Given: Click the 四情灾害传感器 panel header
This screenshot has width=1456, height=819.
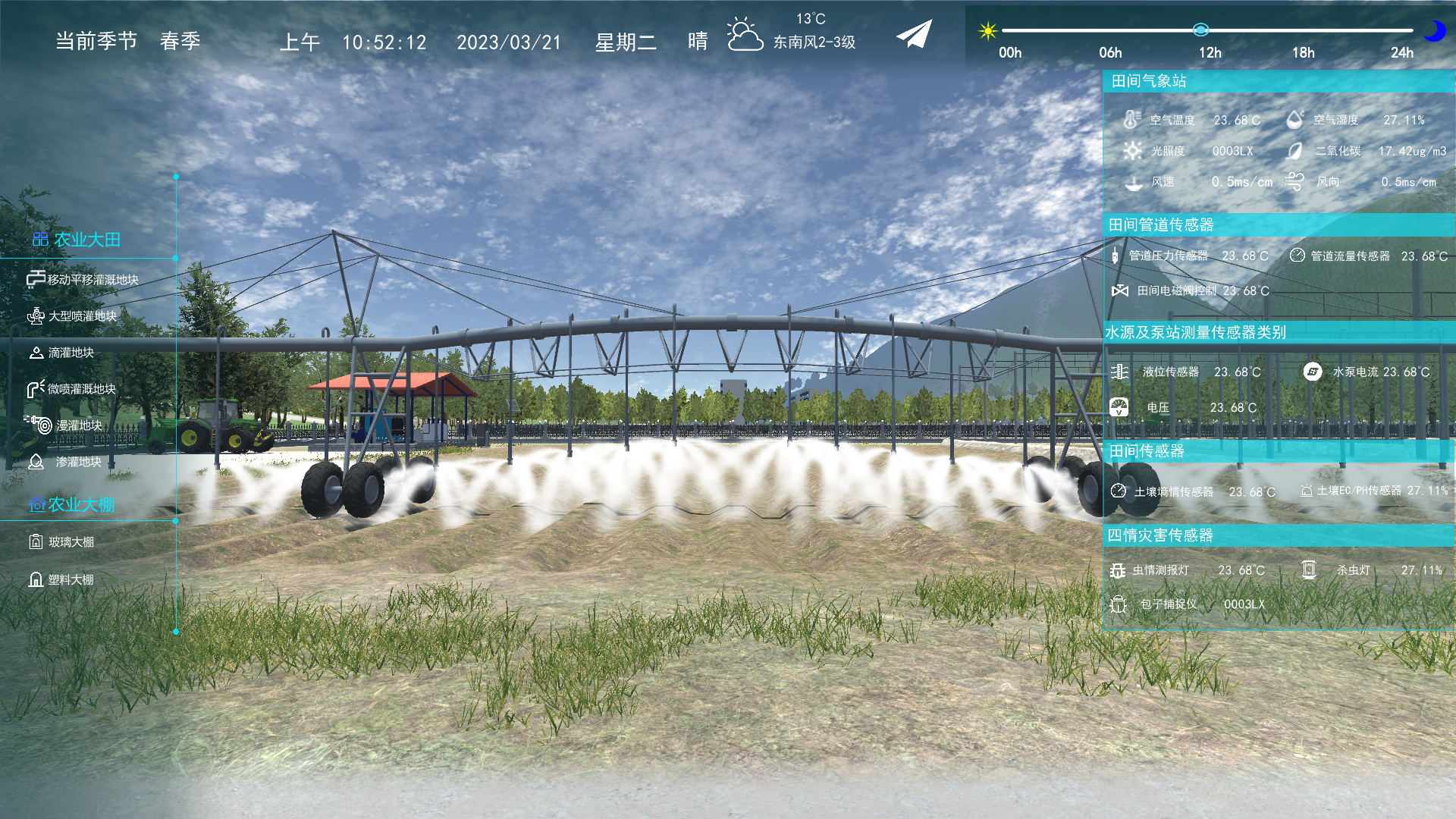Looking at the screenshot, I should click(1160, 536).
